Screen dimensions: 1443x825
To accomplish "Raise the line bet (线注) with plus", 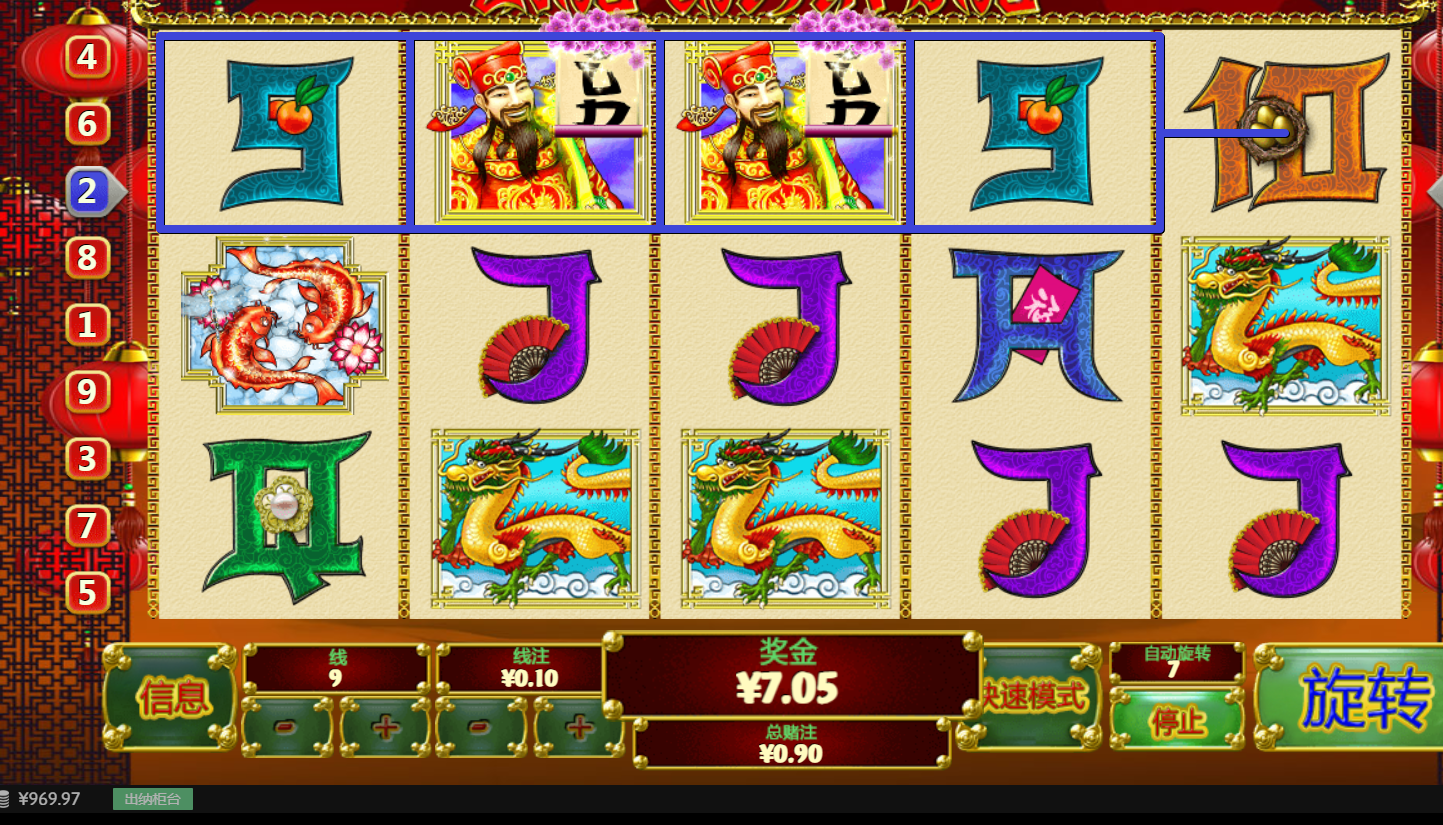I will tap(578, 727).
